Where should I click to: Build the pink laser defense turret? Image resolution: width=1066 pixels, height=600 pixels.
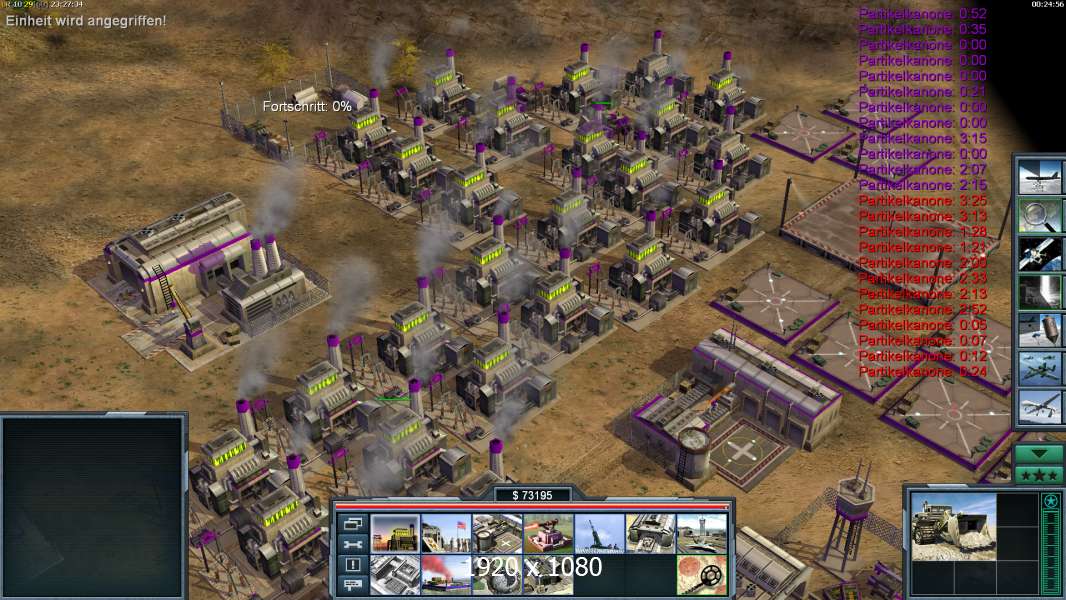pyautogui.click(x=548, y=533)
